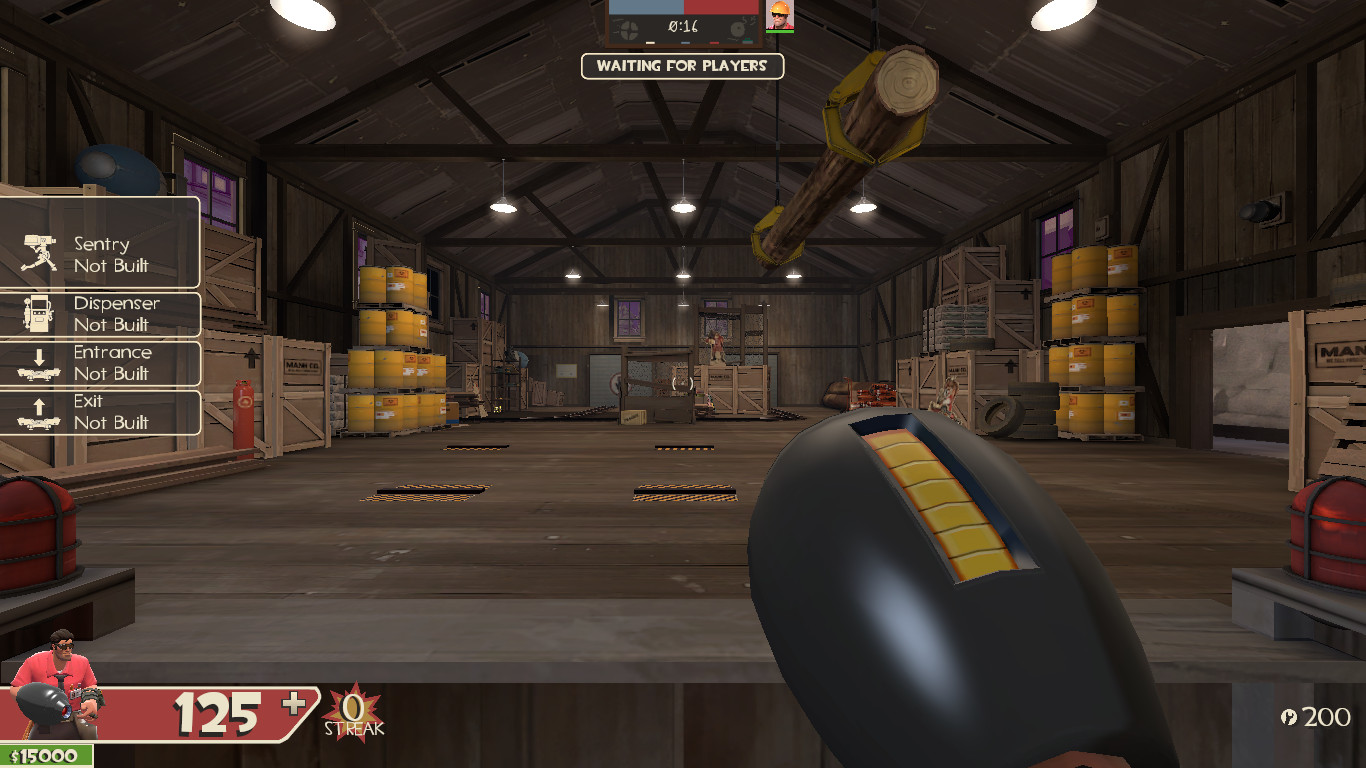
Task: Click the BLU side of the team score bar
Action: 645,8
